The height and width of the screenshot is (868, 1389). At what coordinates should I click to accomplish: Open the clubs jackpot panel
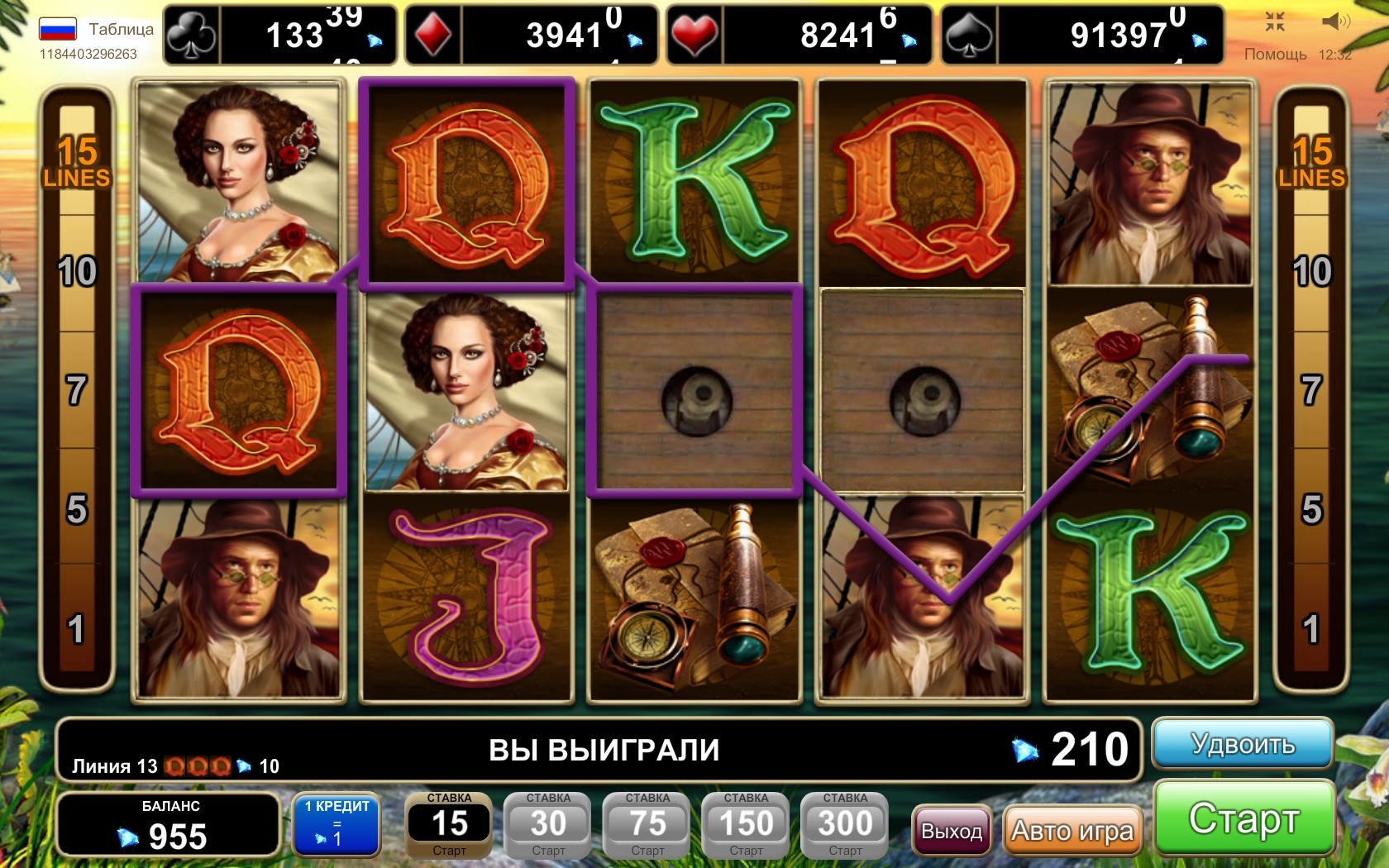280,35
